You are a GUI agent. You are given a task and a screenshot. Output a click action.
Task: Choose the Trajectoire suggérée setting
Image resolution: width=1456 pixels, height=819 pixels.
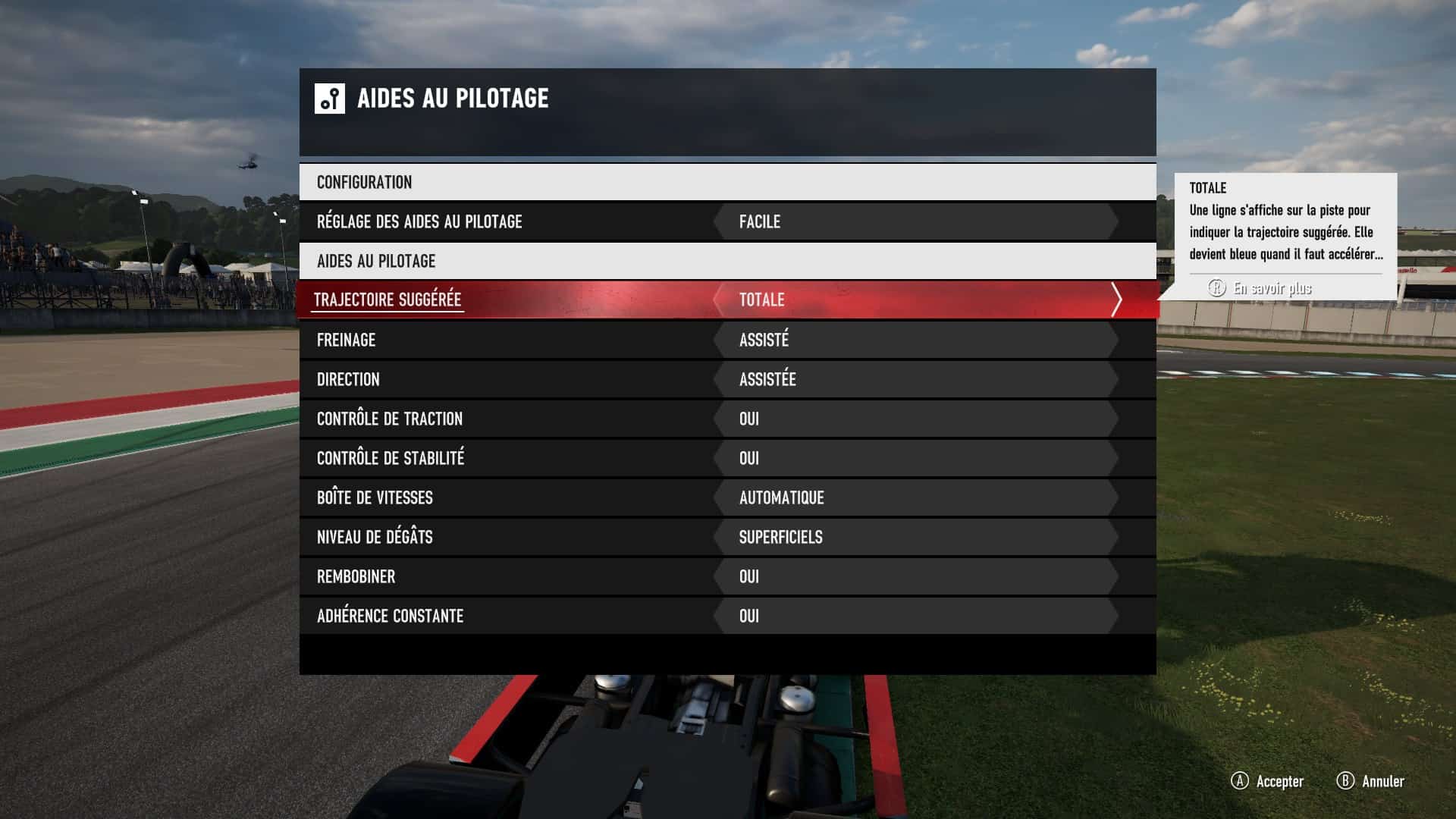coord(388,300)
